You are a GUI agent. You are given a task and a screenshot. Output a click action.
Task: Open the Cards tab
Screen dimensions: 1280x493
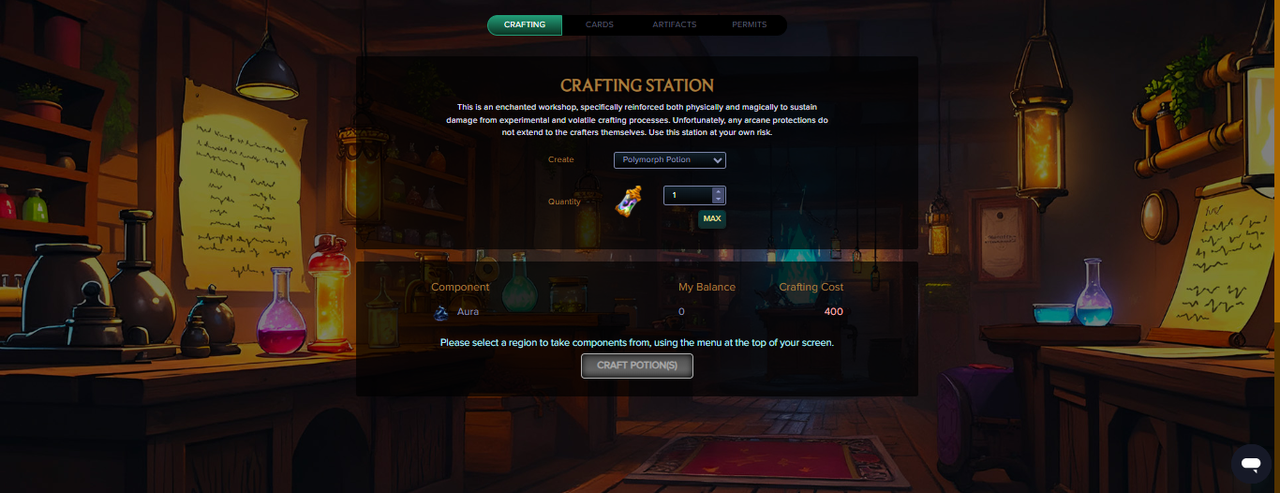[599, 24]
